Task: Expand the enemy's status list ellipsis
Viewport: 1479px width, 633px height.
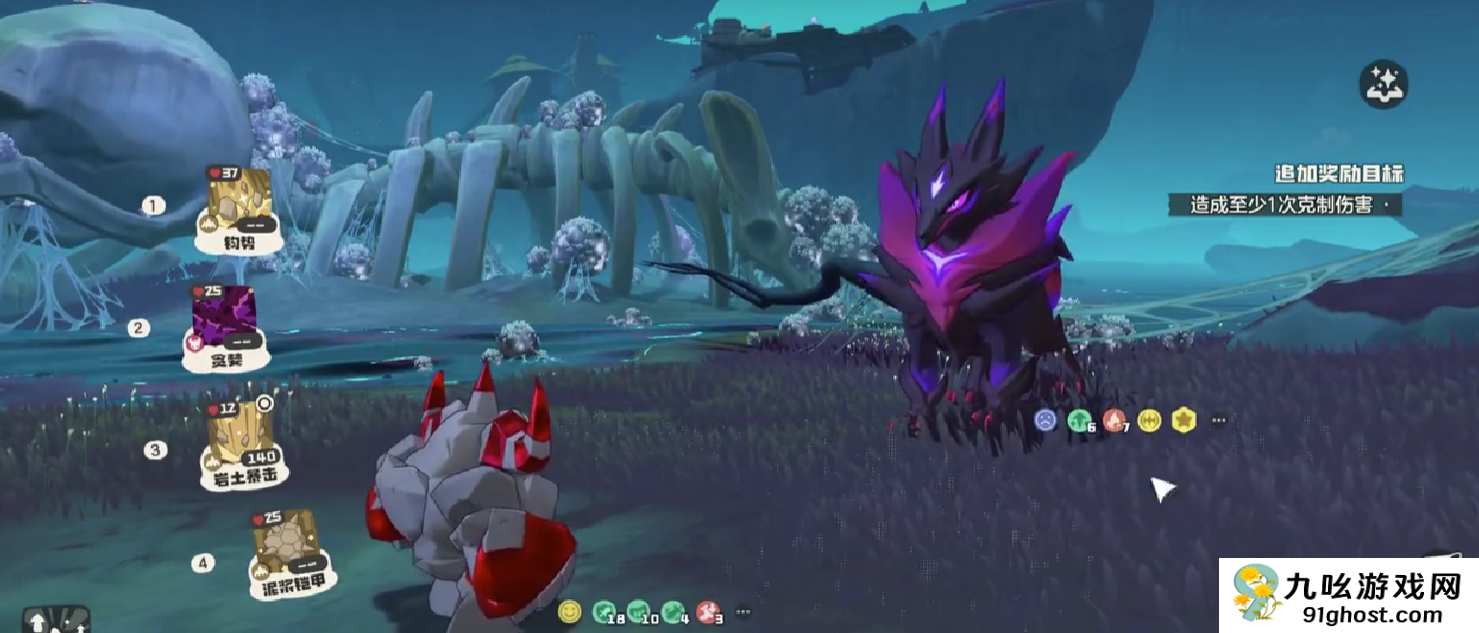Action: click(x=1218, y=420)
